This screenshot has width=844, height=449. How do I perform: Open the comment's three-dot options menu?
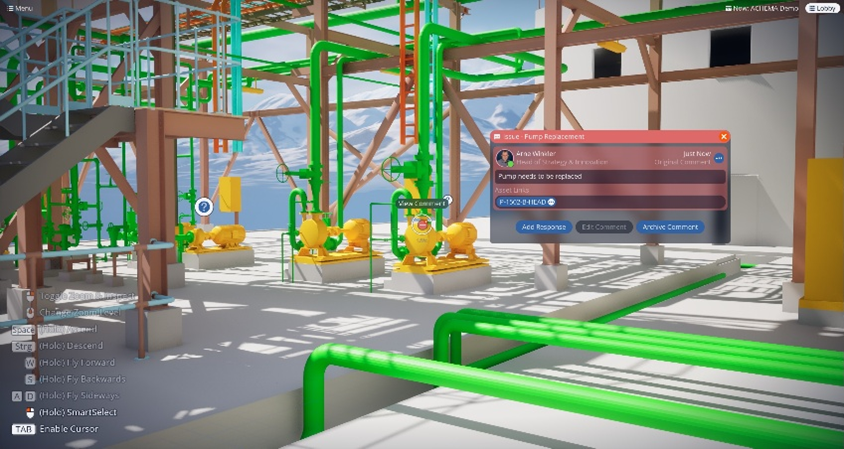(718, 158)
